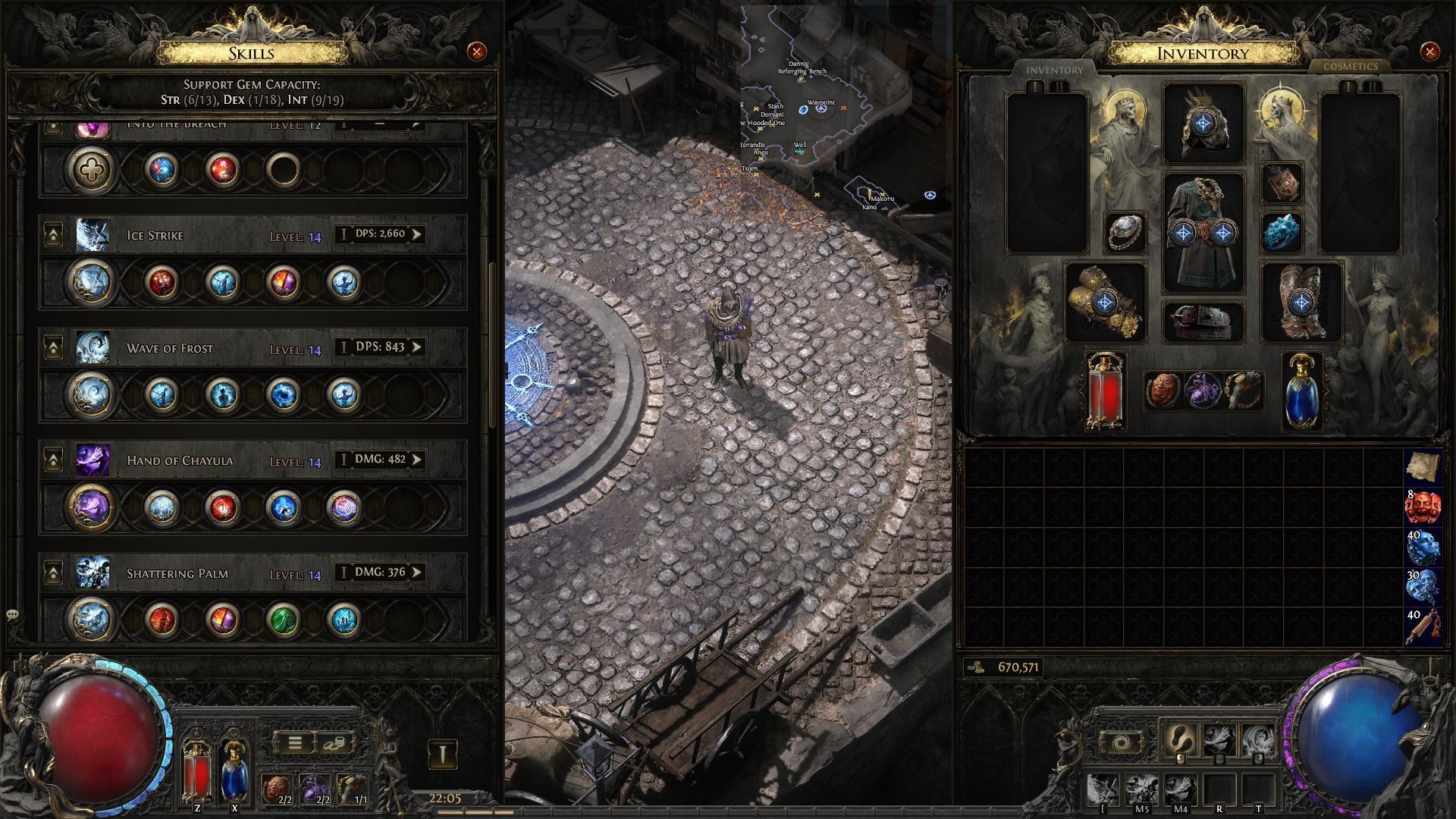
Task: Select the Wave of Frost skill gem
Action: click(x=91, y=395)
